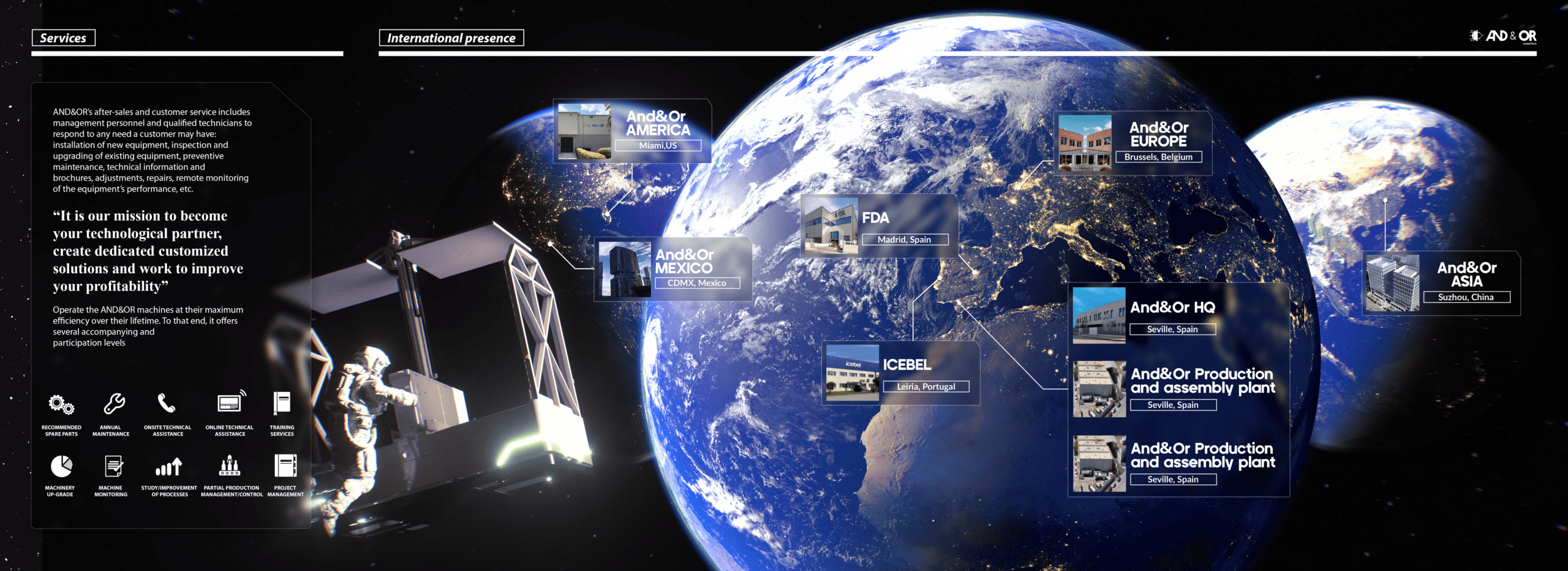This screenshot has height=571, width=1568.
Task: Open the Machine Monitoring document icon
Action: pos(113,466)
